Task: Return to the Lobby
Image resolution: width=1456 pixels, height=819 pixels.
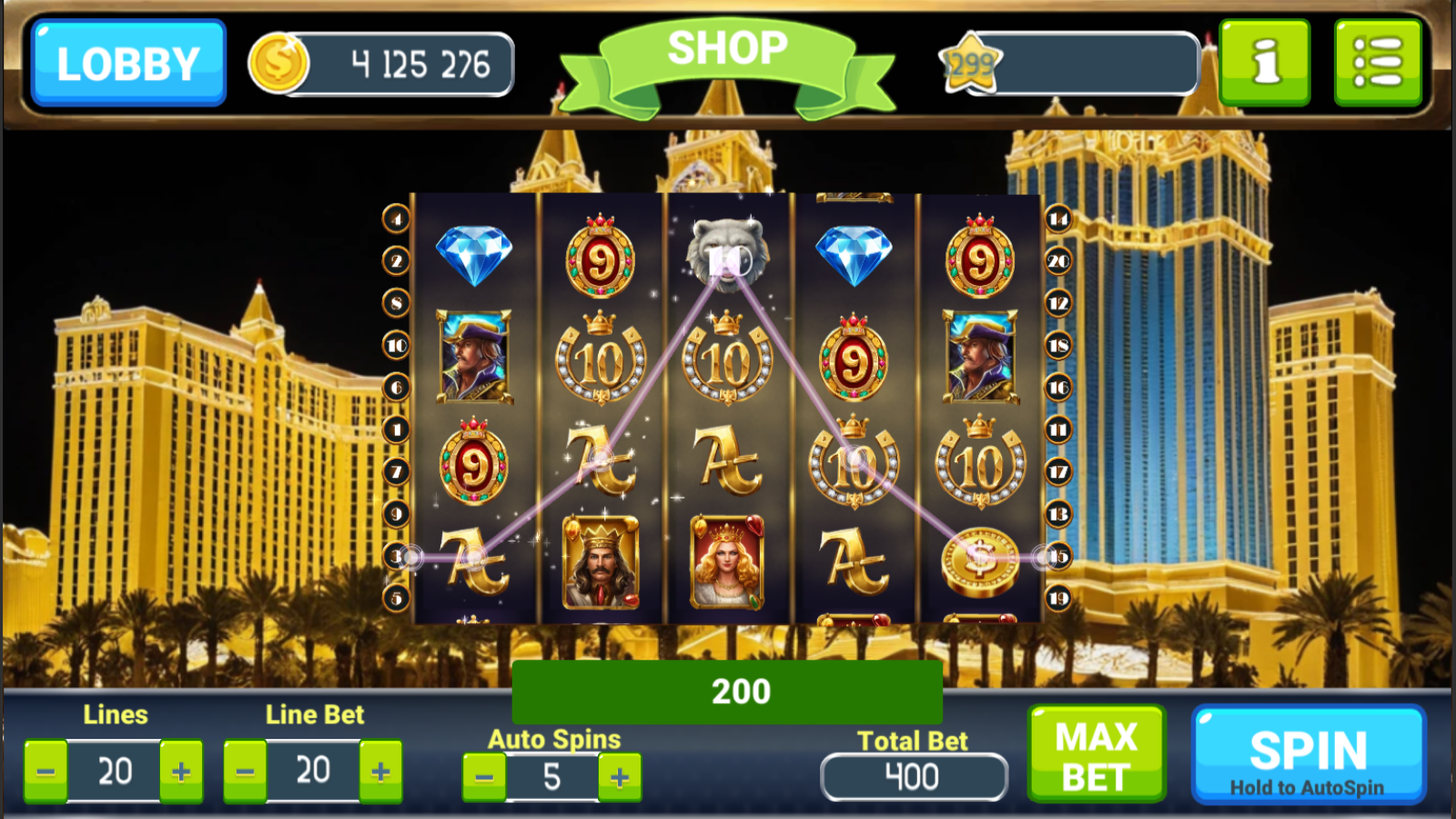Action: (126, 63)
